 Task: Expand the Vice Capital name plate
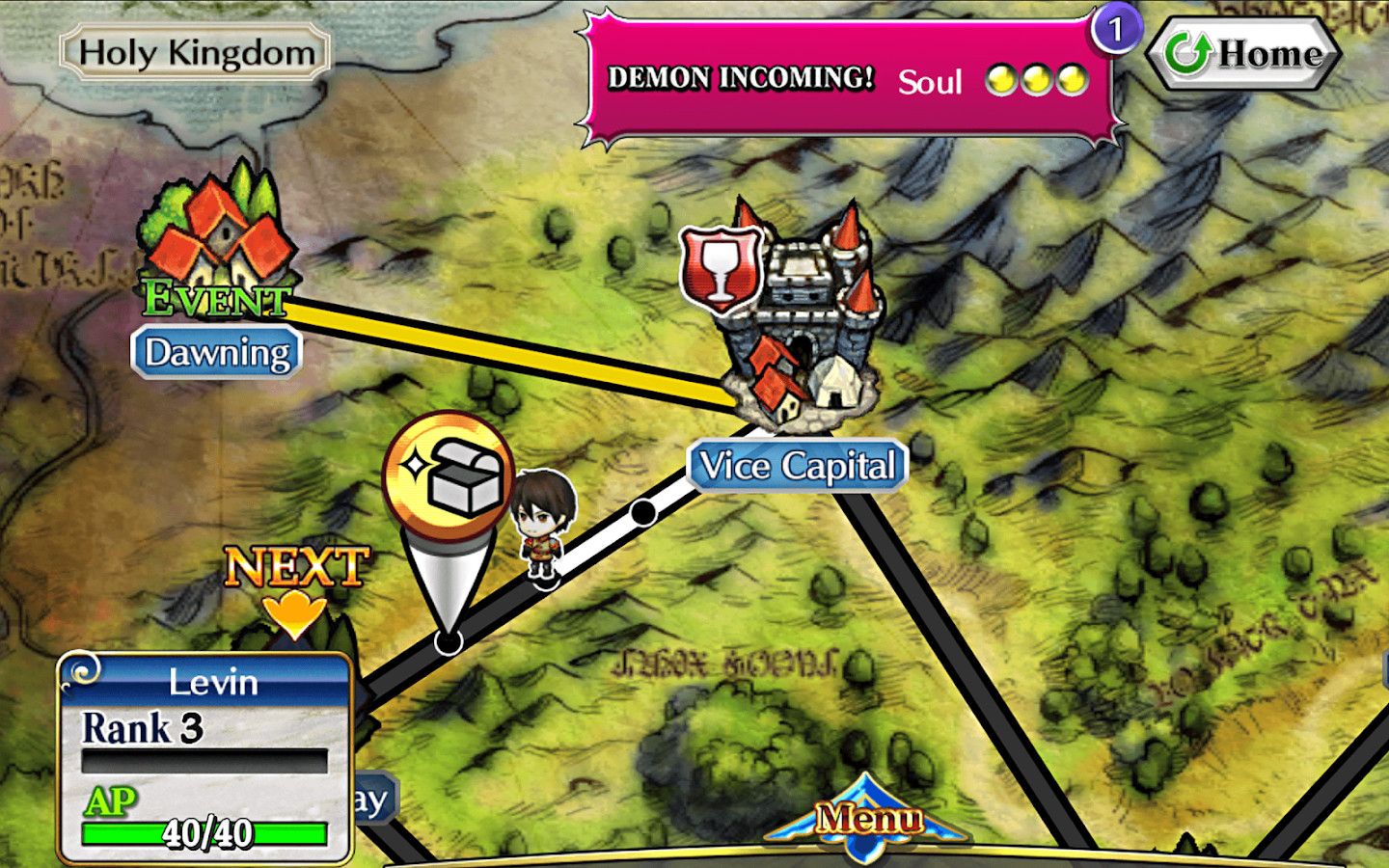pos(797,465)
